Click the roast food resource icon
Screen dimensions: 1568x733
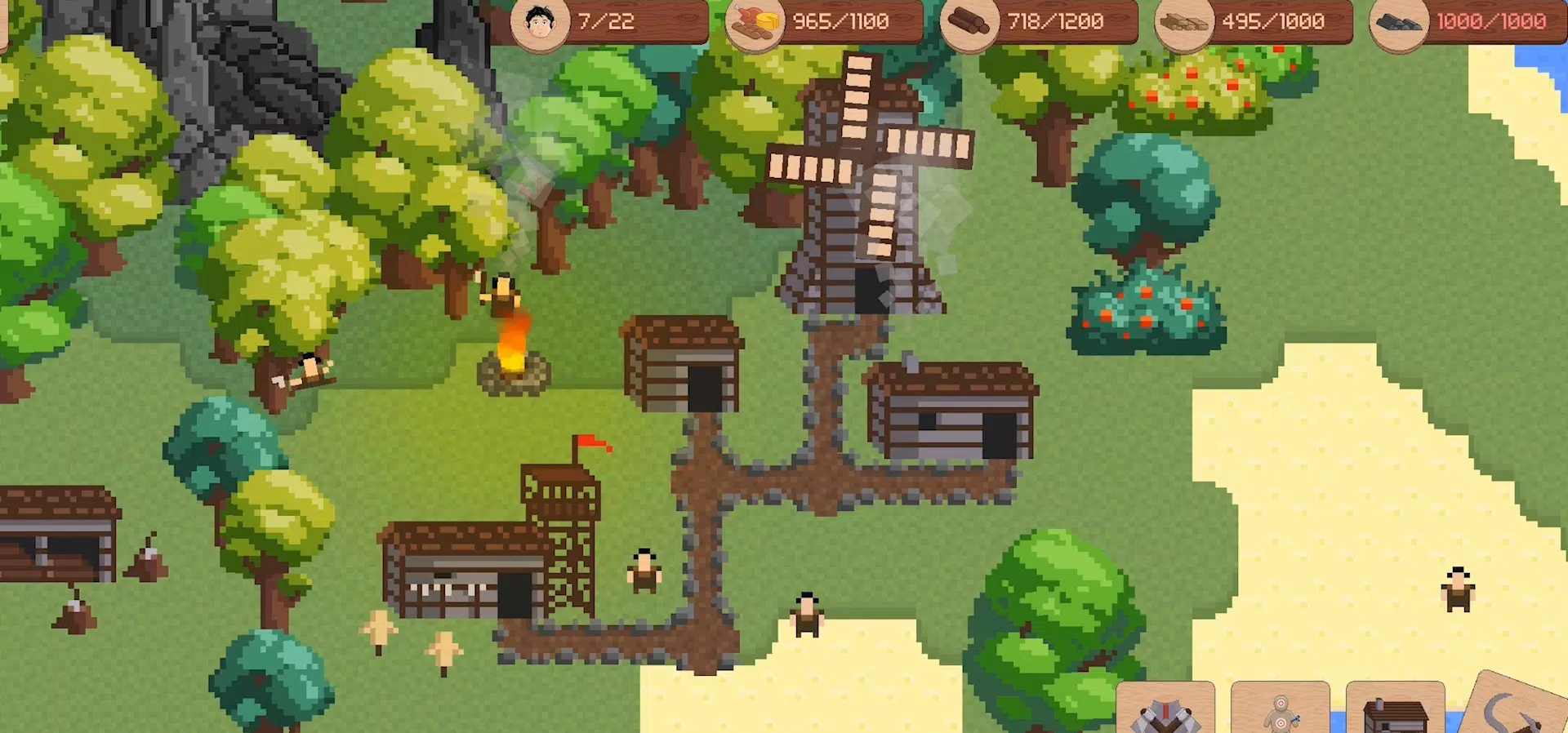click(x=755, y=21)
